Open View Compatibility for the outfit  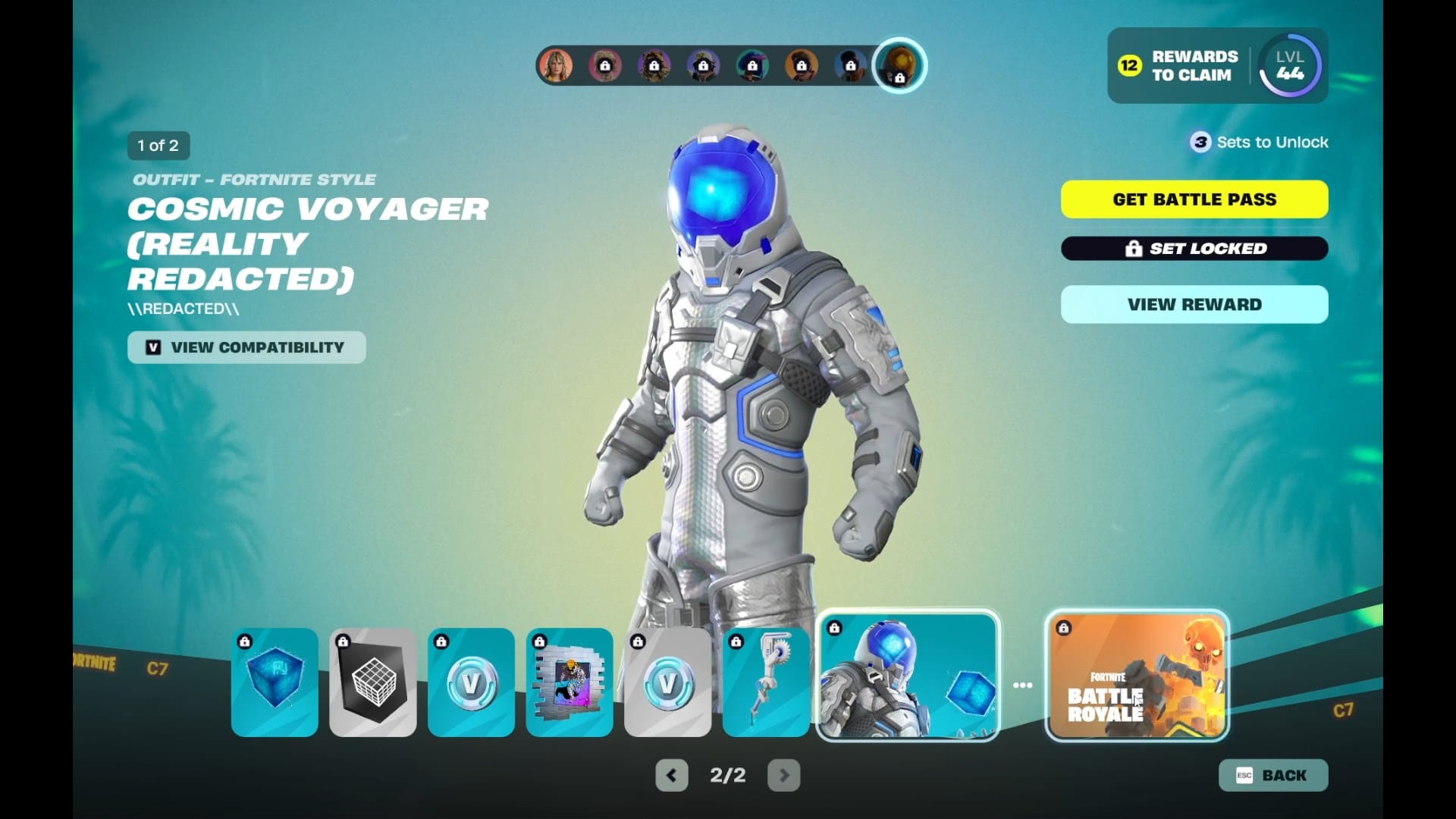(x=246, y=347)
